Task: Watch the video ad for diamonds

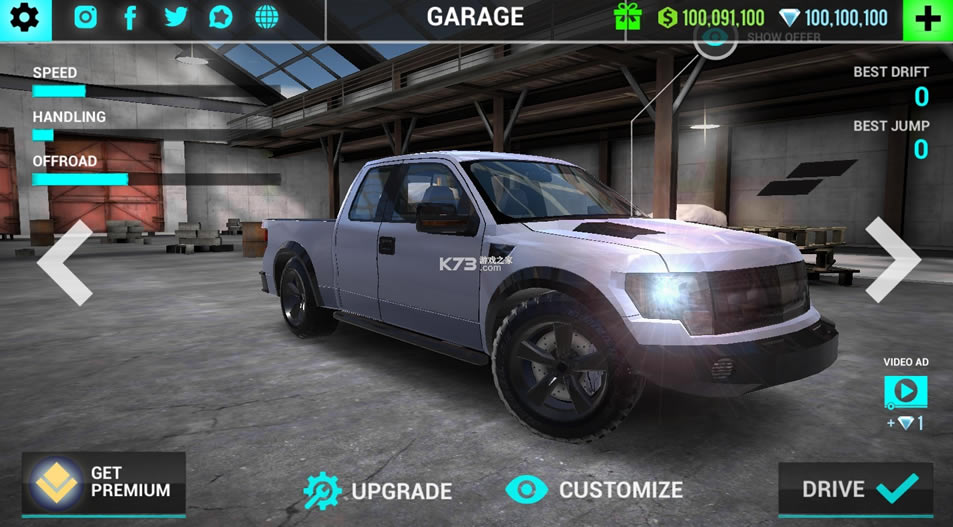Action: (905, 391)
